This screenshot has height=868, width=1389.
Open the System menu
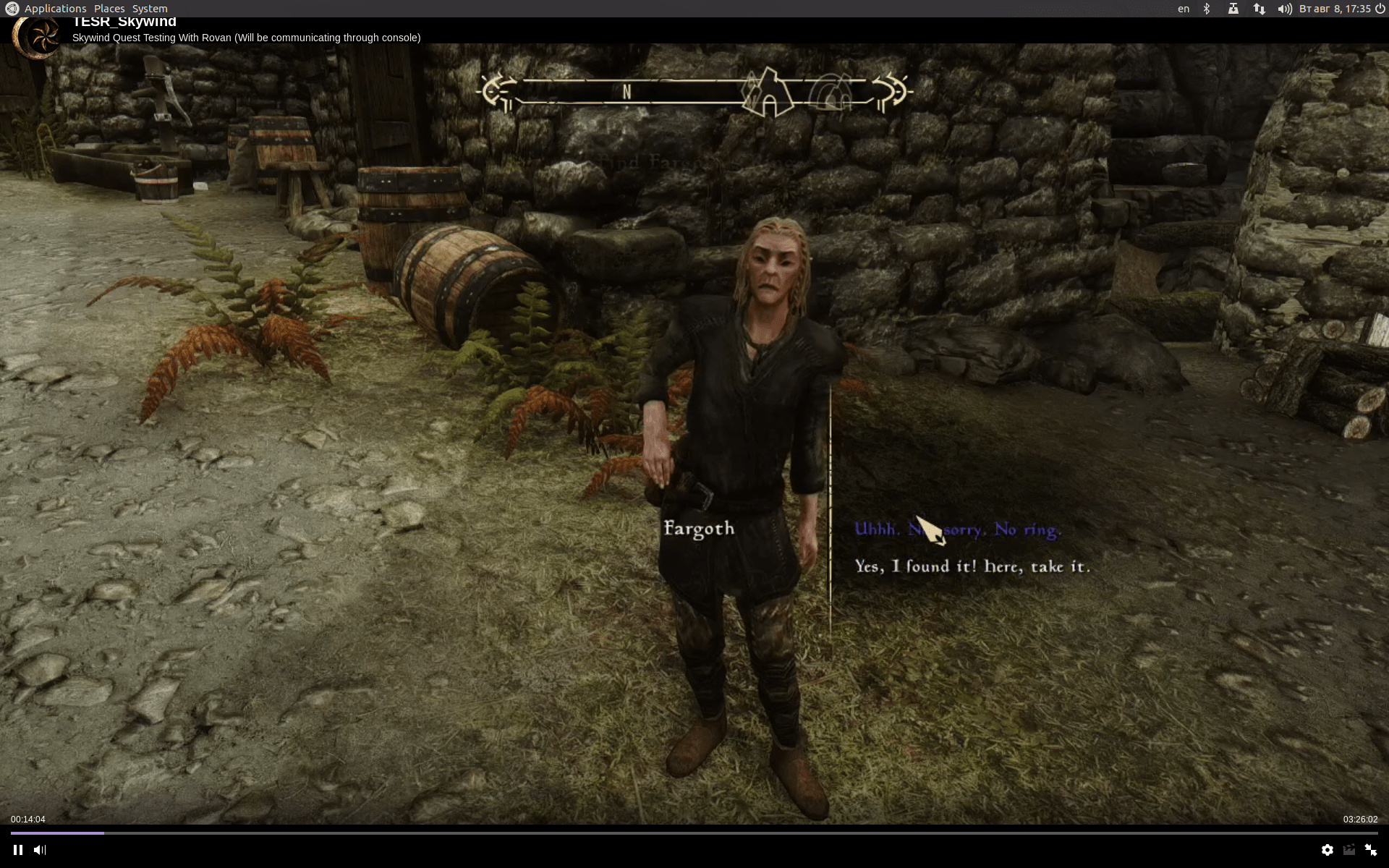point(150,8)
